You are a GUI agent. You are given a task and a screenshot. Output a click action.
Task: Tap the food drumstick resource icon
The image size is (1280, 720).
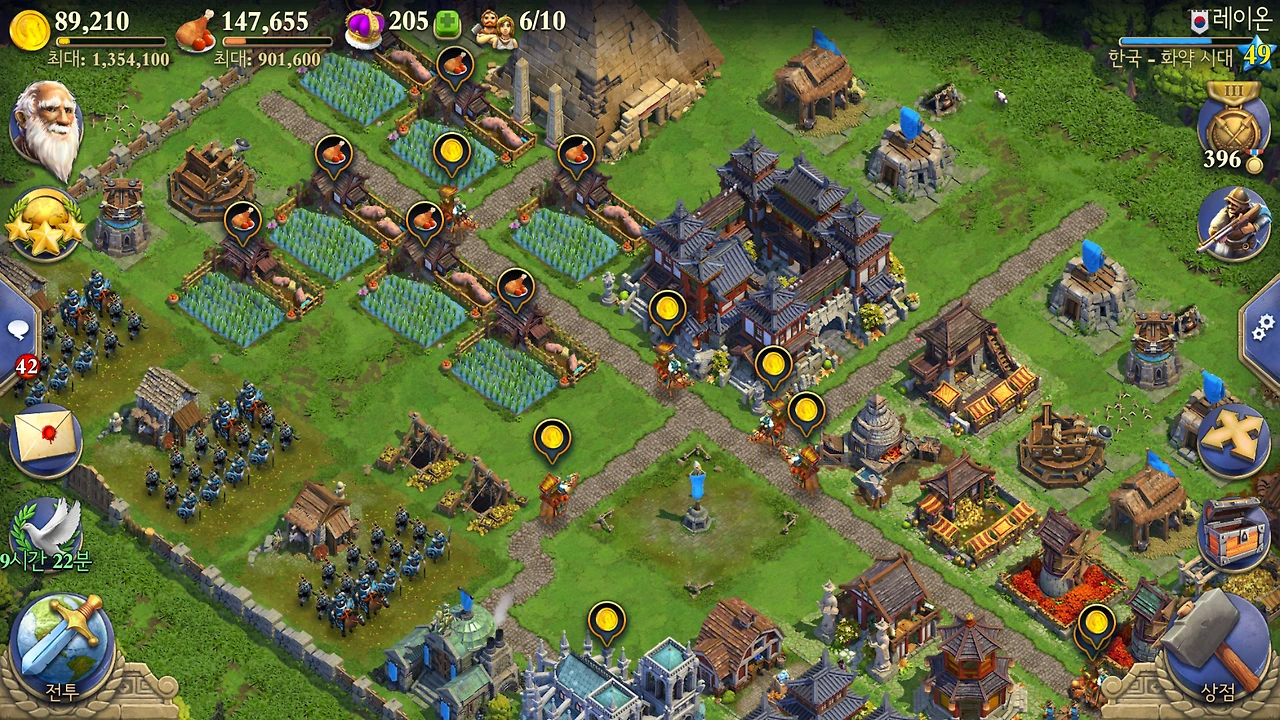point(196,29)
